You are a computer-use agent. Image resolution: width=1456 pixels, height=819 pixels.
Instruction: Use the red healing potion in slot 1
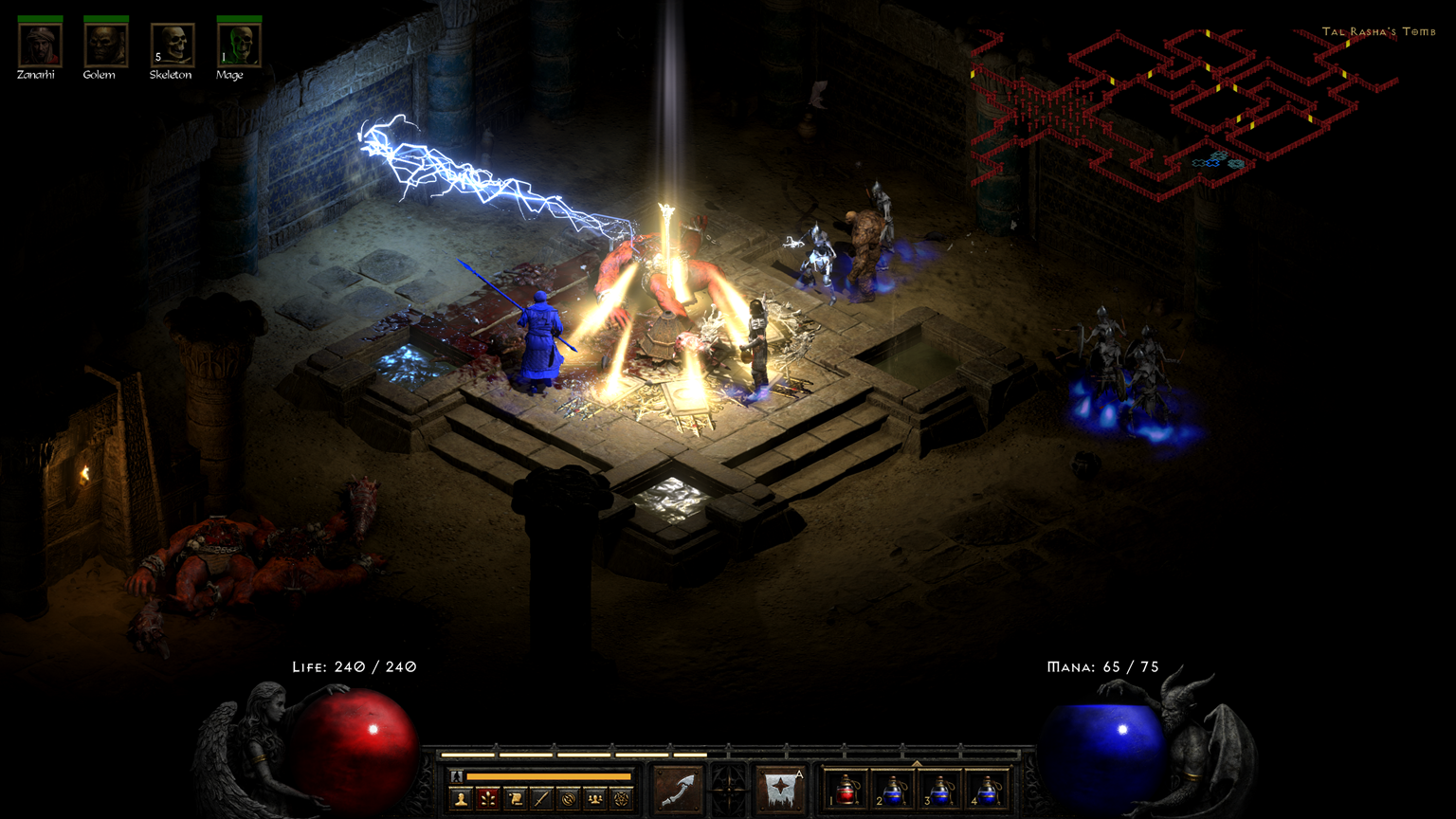coord(846,789)
